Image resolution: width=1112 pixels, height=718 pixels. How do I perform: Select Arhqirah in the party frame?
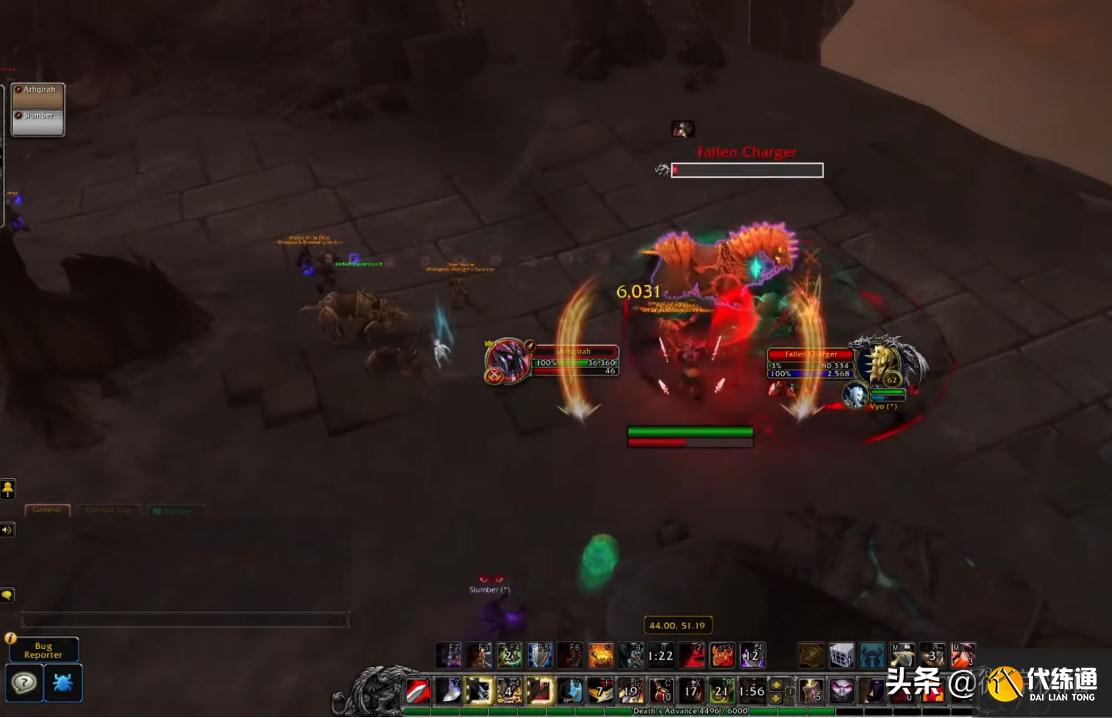coord(38,91)
